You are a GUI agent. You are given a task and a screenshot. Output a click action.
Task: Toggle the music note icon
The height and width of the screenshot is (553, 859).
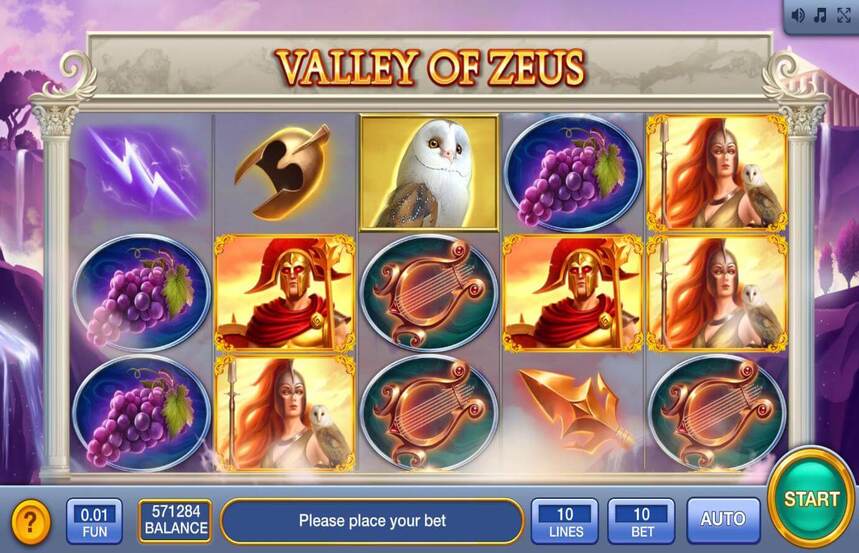pos(820,15)
